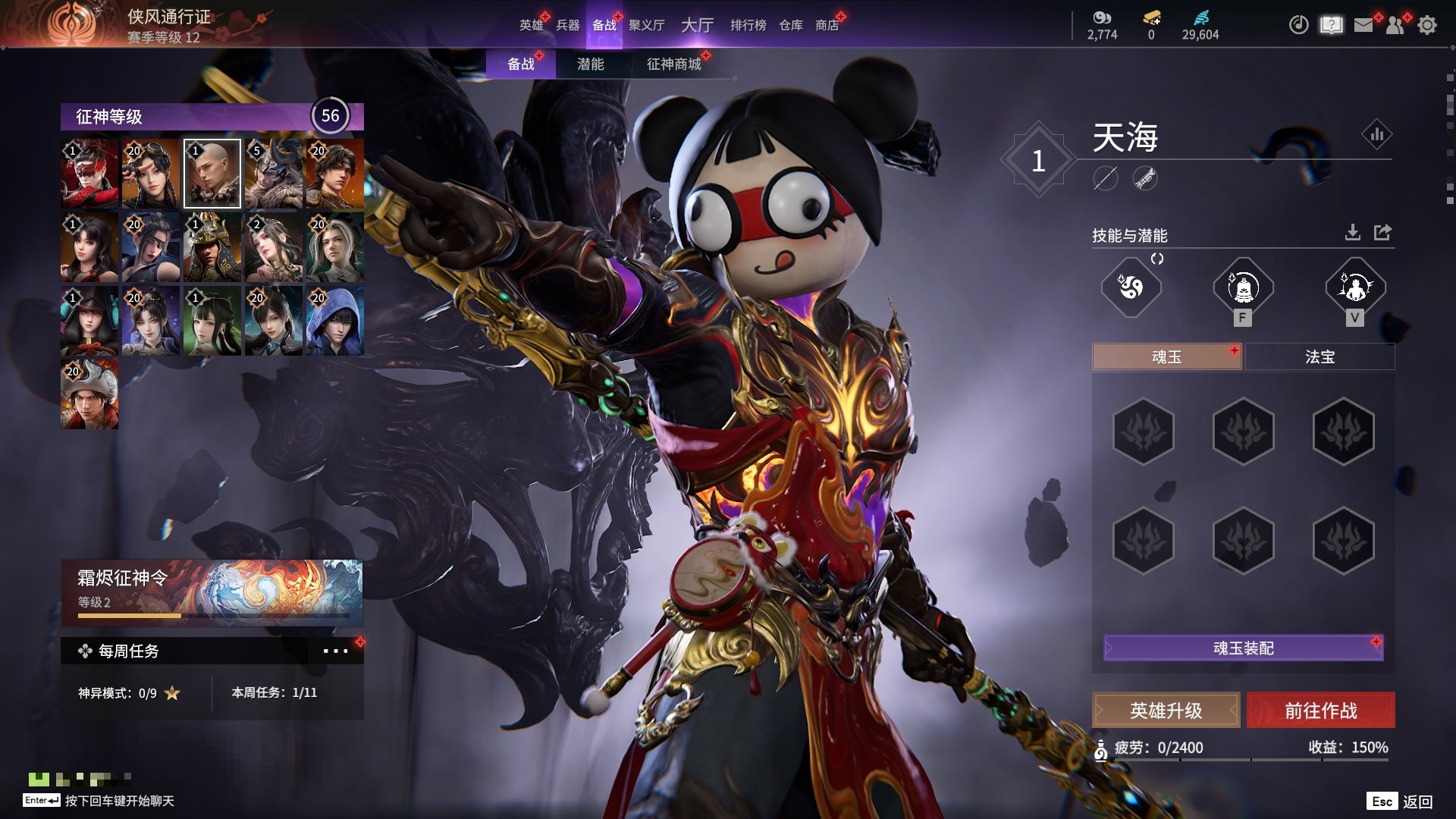The height and width of the screenshot is (819, 1456).
Task: Open the friends list icon
Action: point(1395,25)
